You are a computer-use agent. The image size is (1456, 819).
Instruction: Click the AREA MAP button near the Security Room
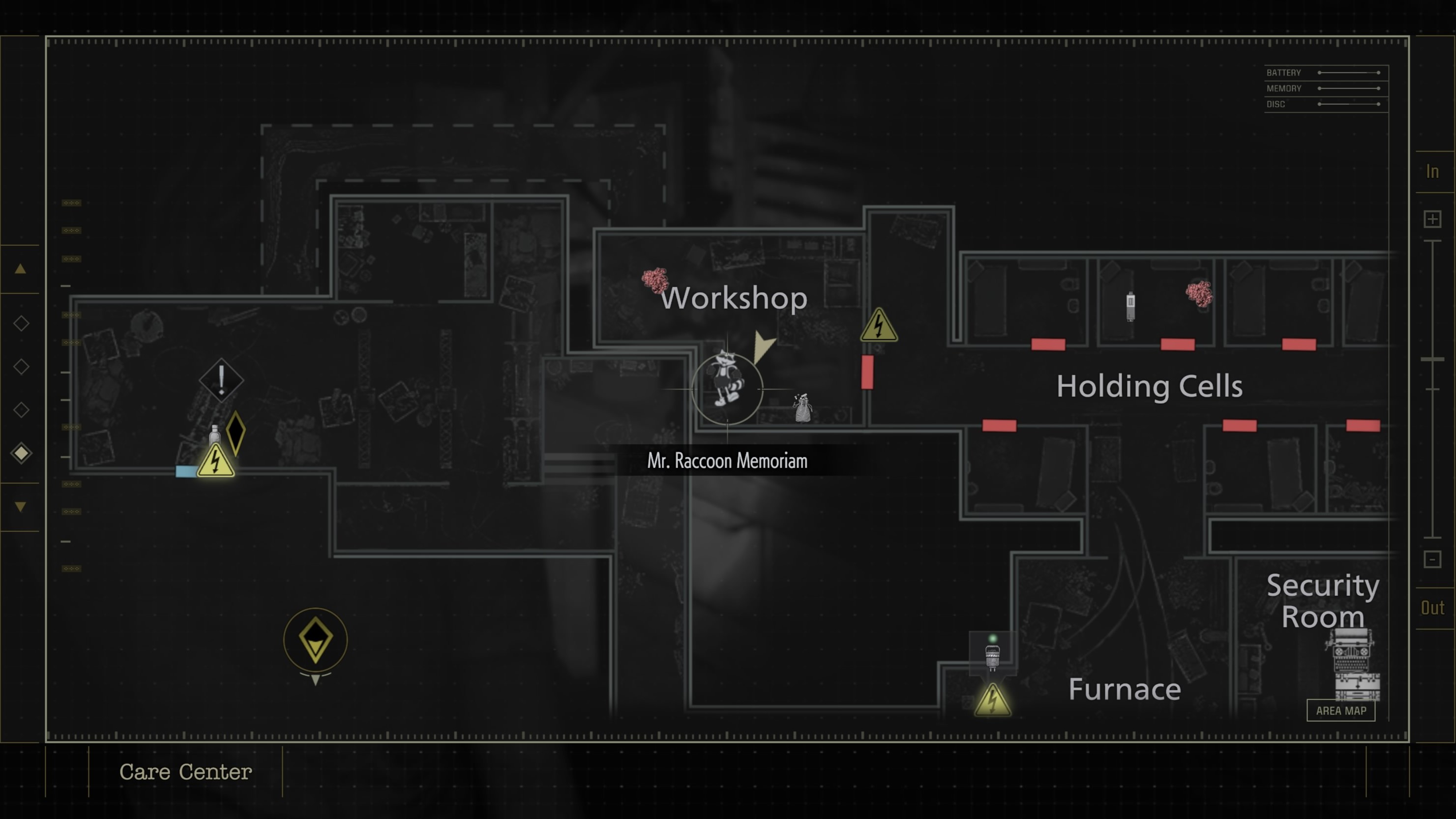(1342, 711)
